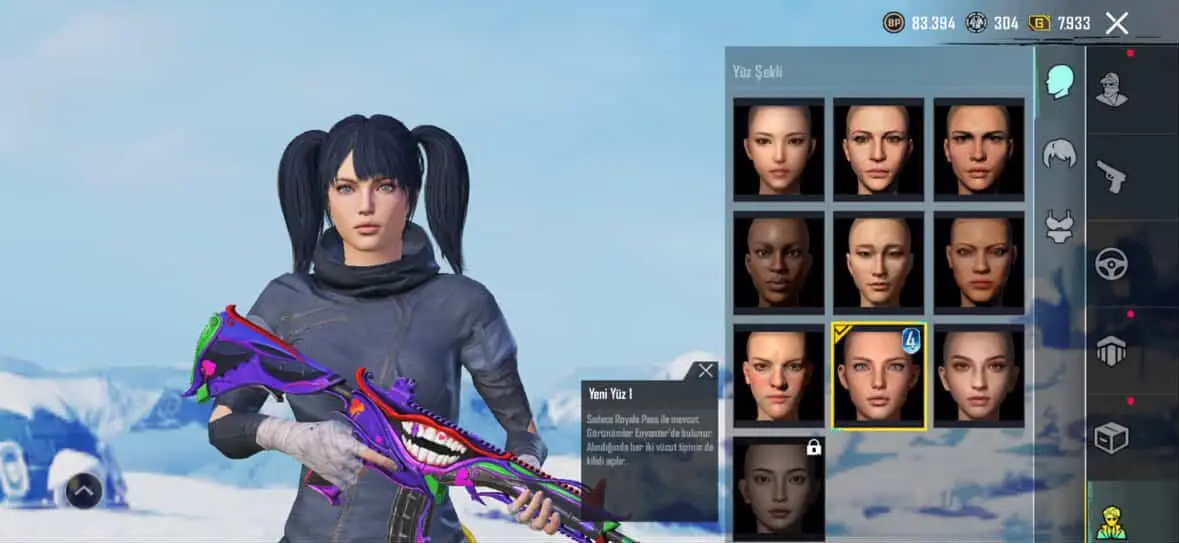Click the gold G currency icon
The height and width of the screenshot is (543, 1179).
tap(1039, 23)
